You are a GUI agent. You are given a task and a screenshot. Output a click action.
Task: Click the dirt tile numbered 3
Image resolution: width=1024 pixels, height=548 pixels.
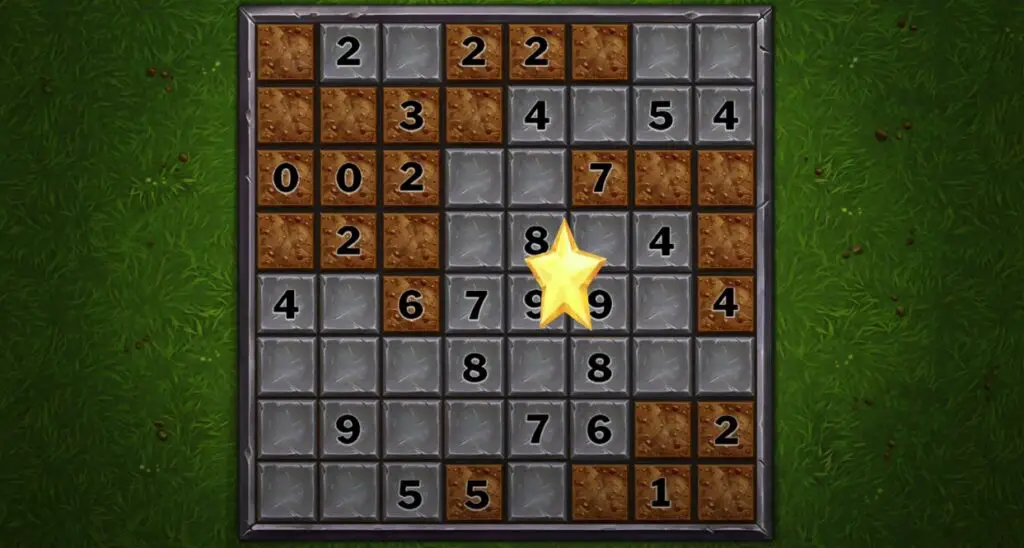[411, 115]
